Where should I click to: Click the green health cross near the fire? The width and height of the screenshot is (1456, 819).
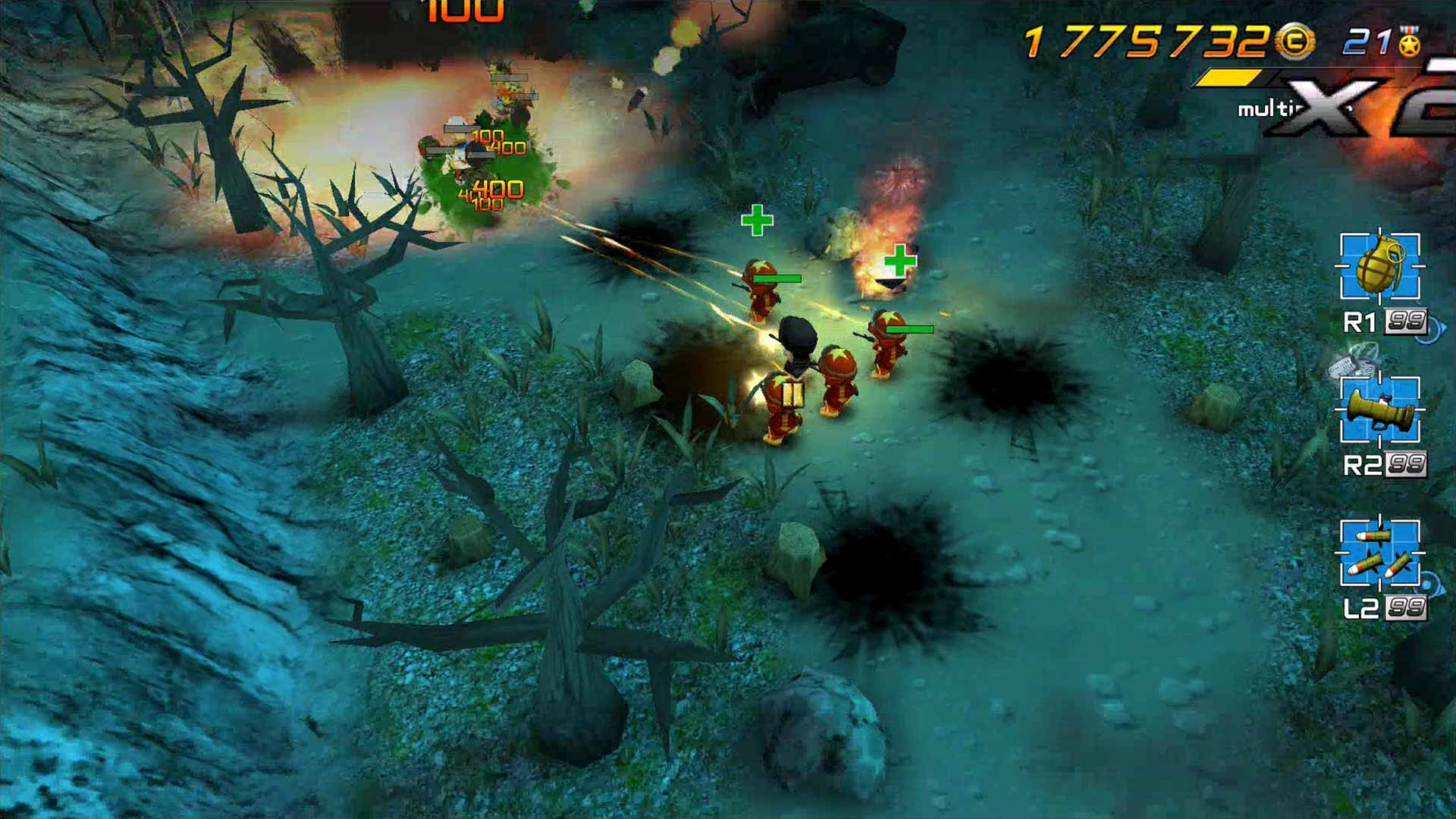[899, 259]
